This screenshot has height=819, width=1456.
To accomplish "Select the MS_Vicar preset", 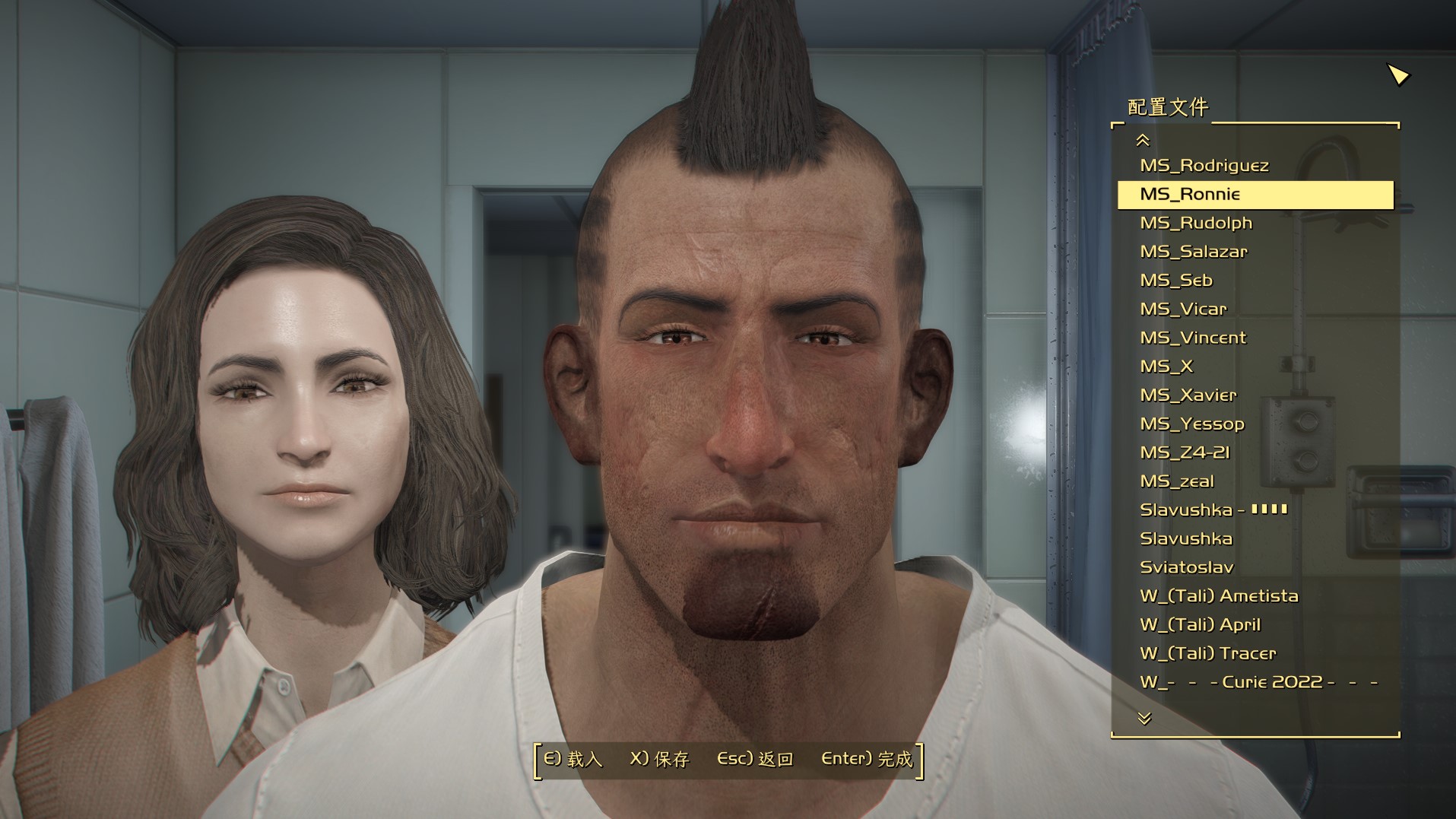I will coord(1182,310).
